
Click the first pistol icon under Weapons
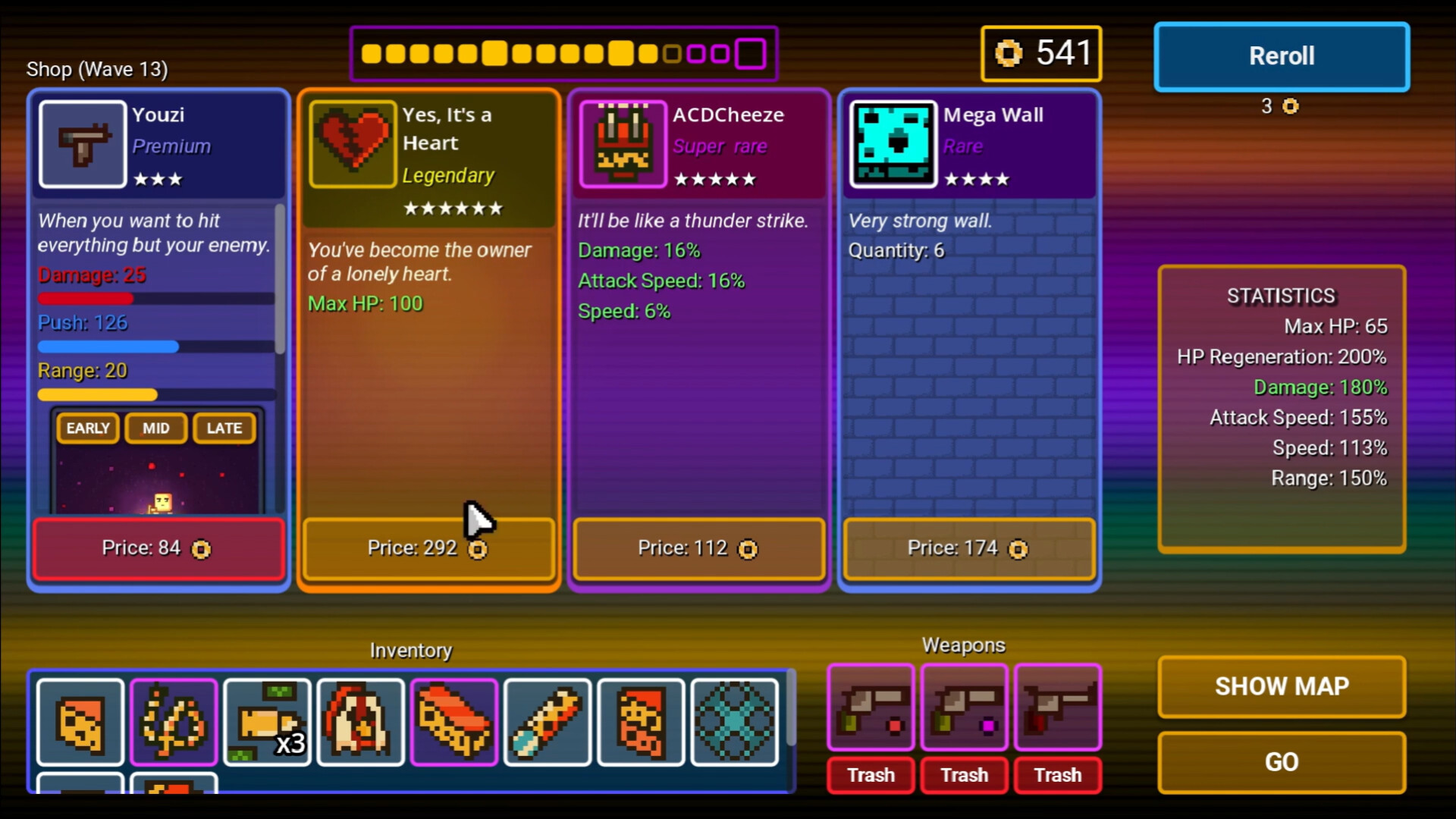871,707
